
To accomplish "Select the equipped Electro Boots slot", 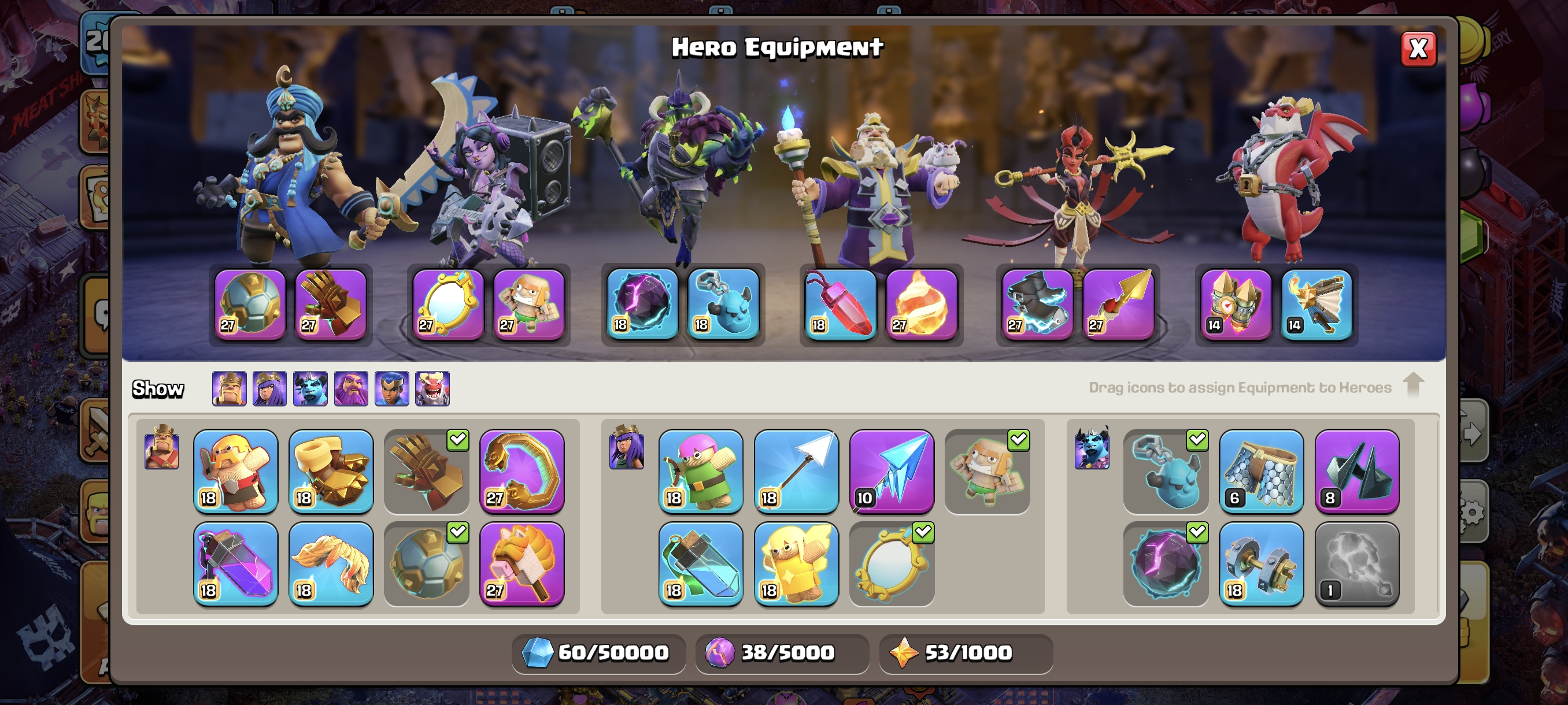I will coord(1038,304).
